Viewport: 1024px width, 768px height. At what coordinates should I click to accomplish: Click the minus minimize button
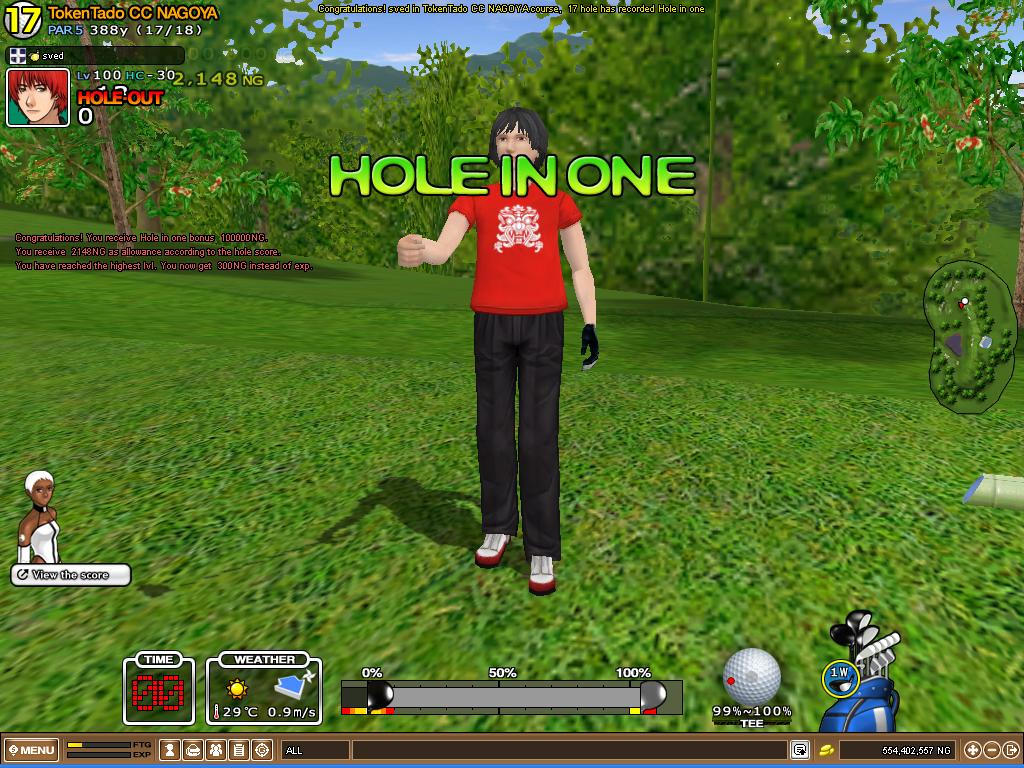991,750
